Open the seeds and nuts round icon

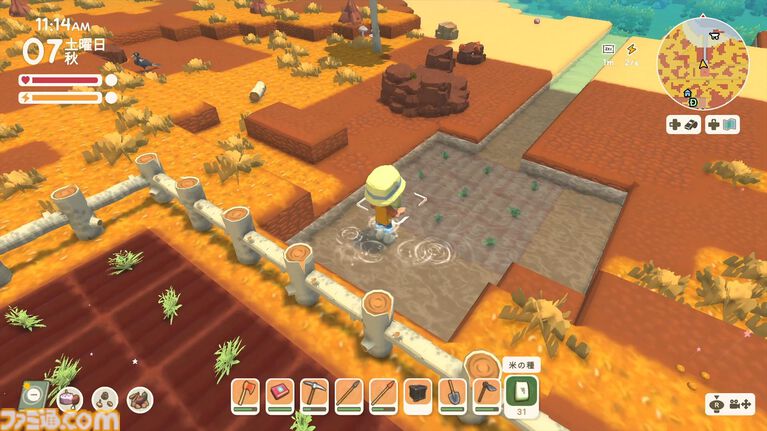pos(105,399)
